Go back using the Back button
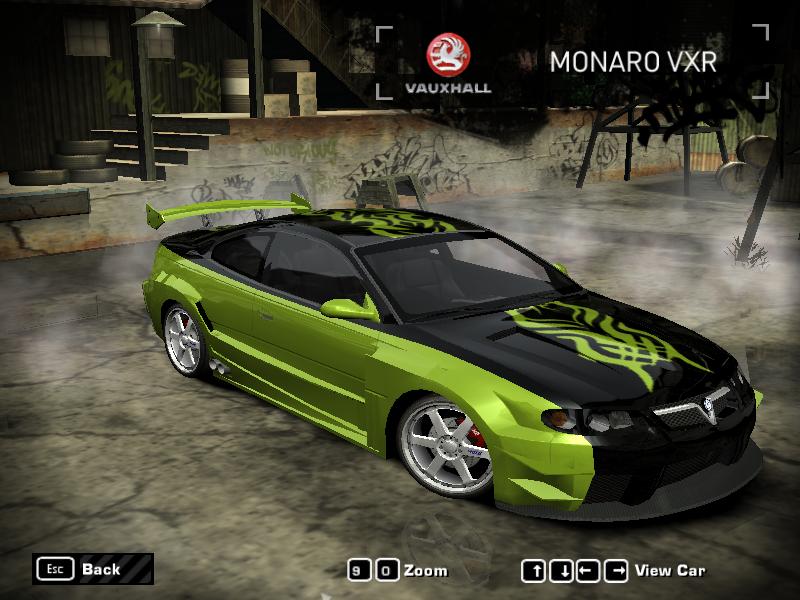The width and height of the screenshot is (800, 600). point(92,569)
